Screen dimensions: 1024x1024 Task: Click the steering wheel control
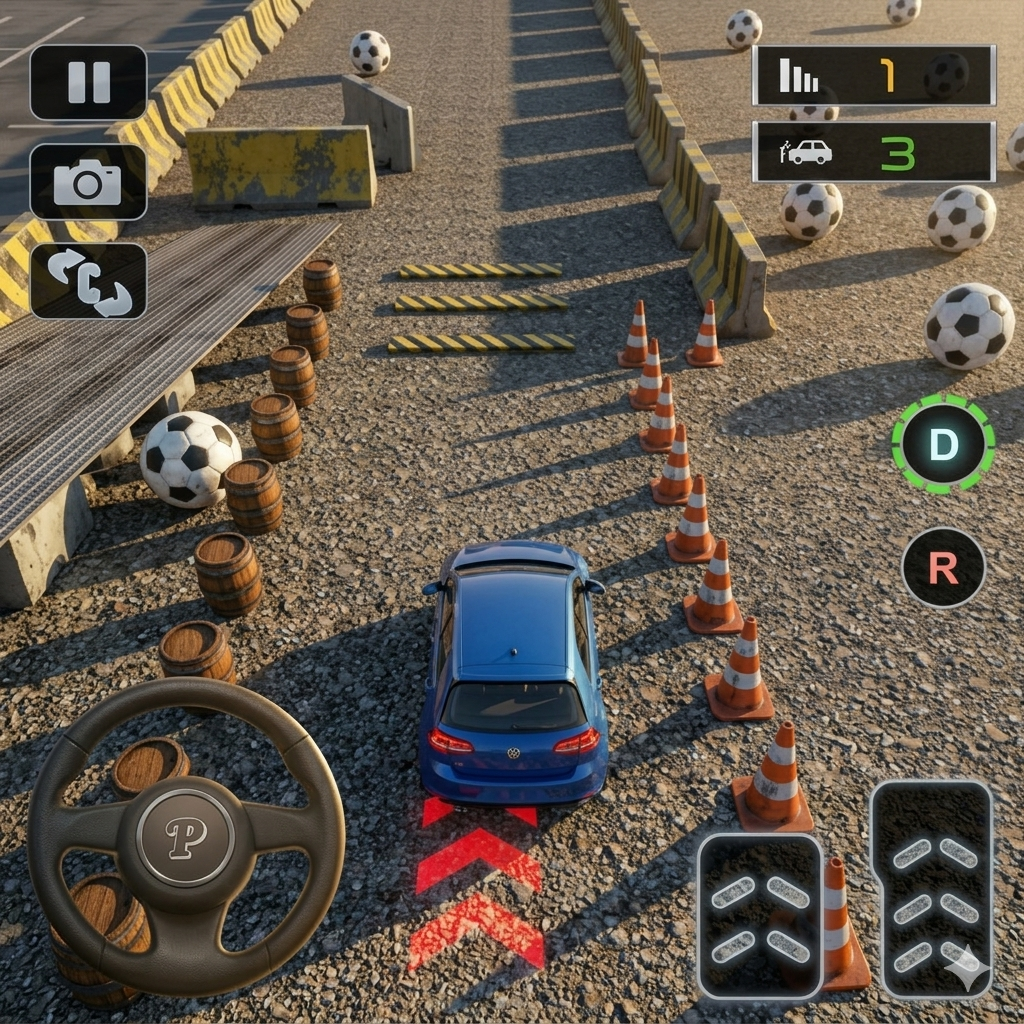coord(186,836)
